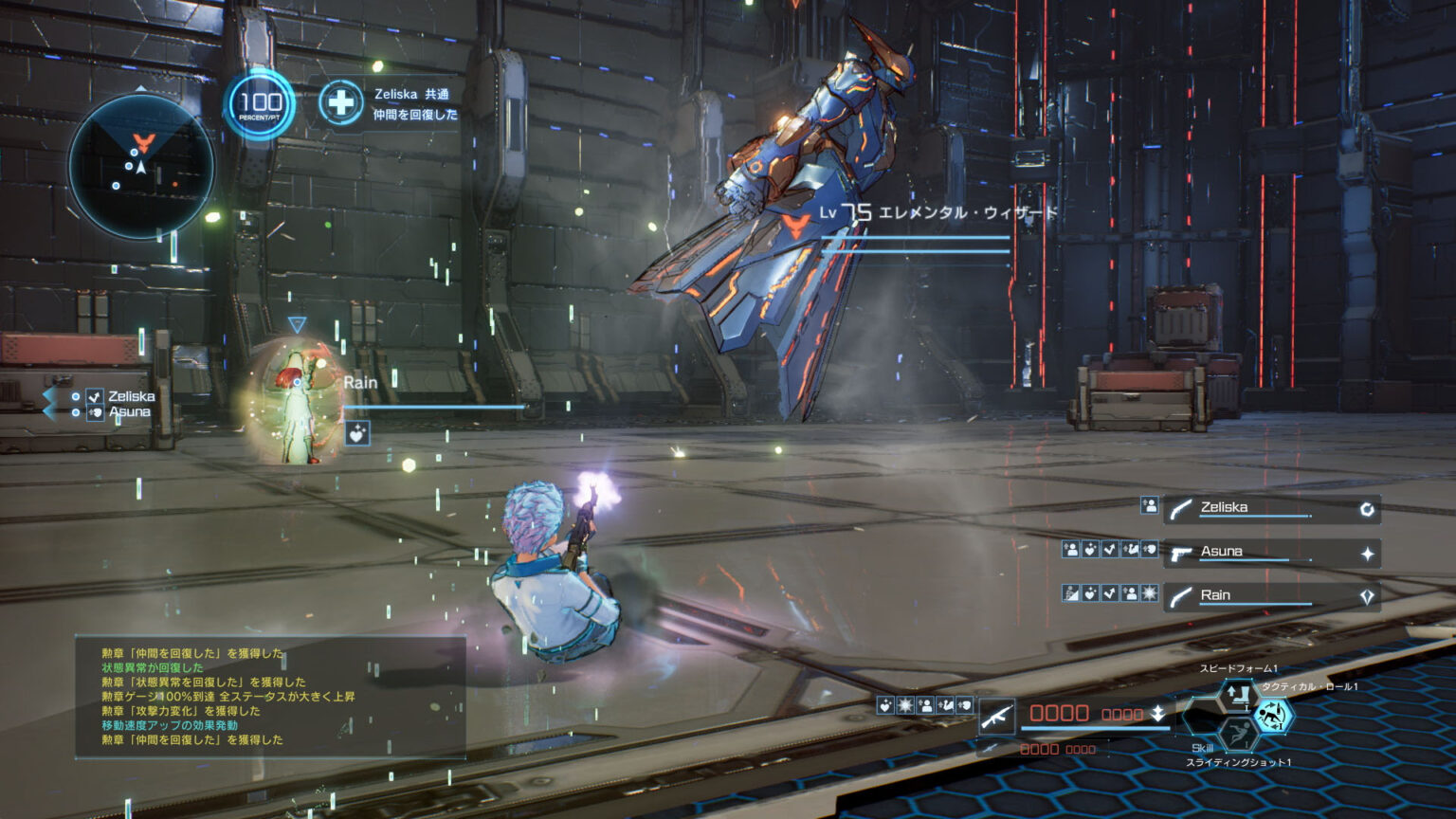The height and width of the screenshot is (819, 1456).
Task: Select the medal gauge showing 100 percent
Action: coord(260,104)
